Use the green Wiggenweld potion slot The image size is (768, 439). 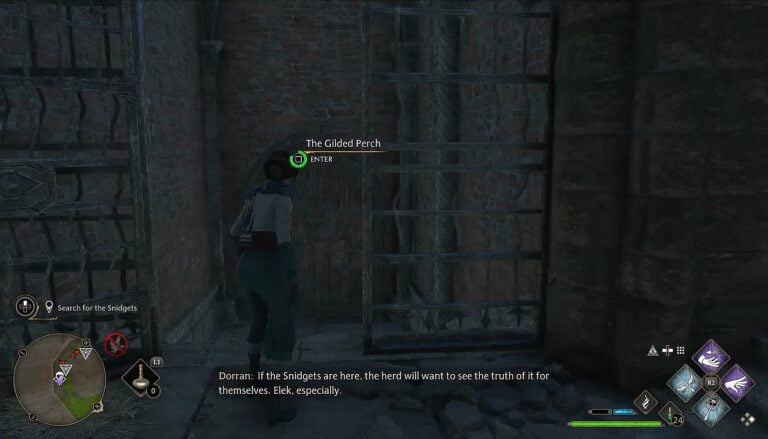[670, 413]
